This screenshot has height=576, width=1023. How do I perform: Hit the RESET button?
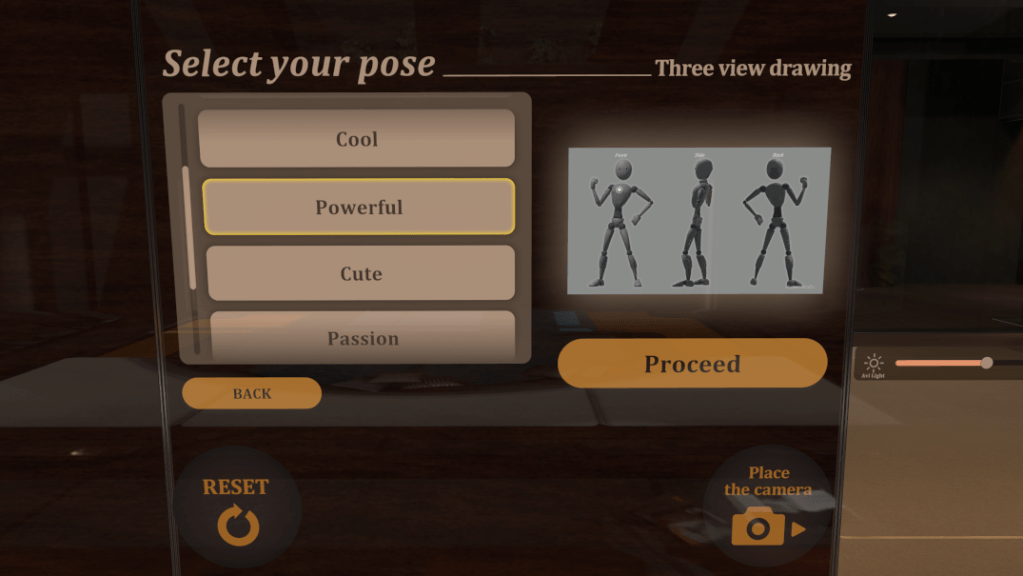tap(237, 509)
